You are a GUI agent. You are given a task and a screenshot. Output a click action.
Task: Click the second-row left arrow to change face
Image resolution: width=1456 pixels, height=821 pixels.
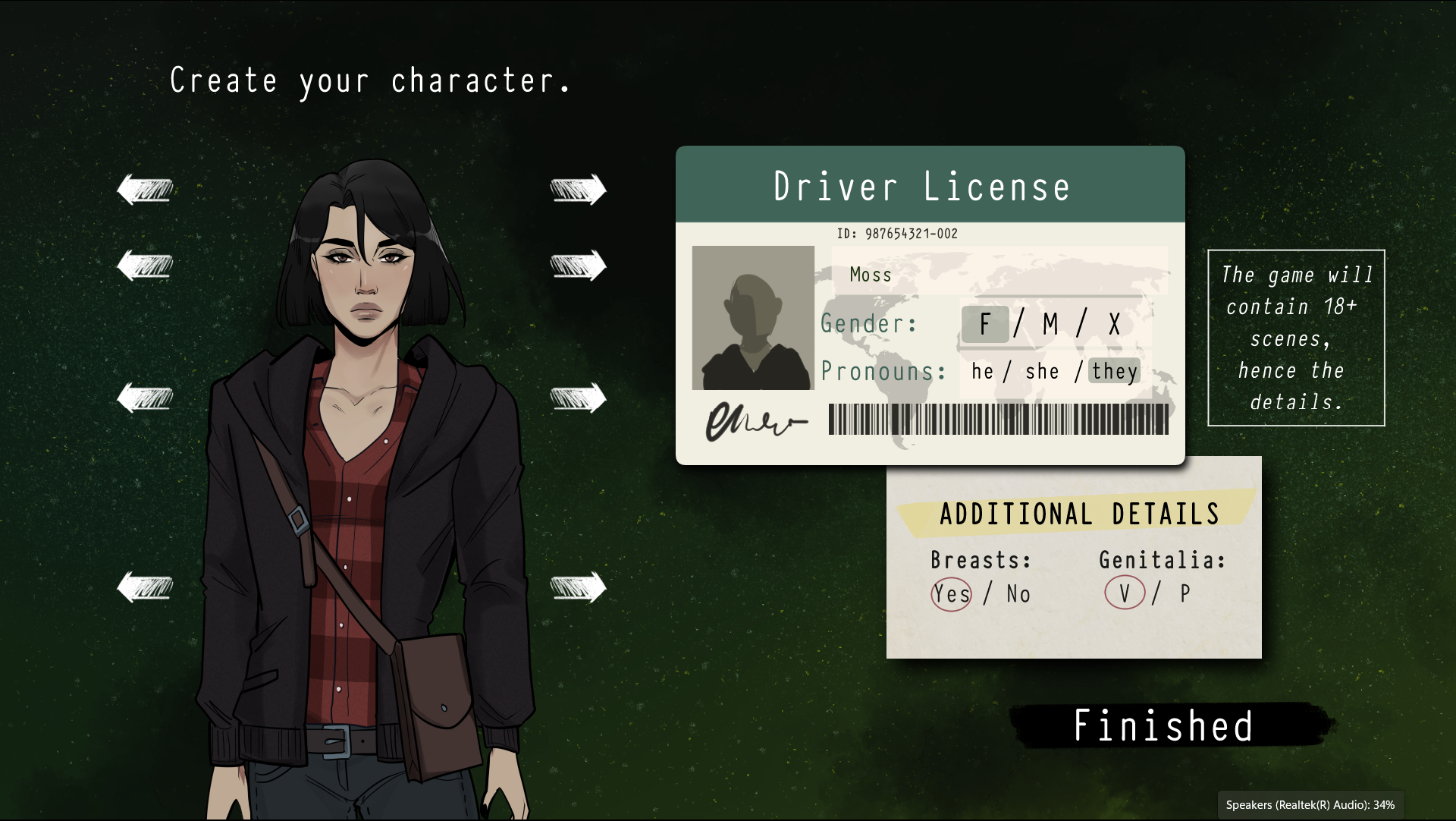point(146,265)
